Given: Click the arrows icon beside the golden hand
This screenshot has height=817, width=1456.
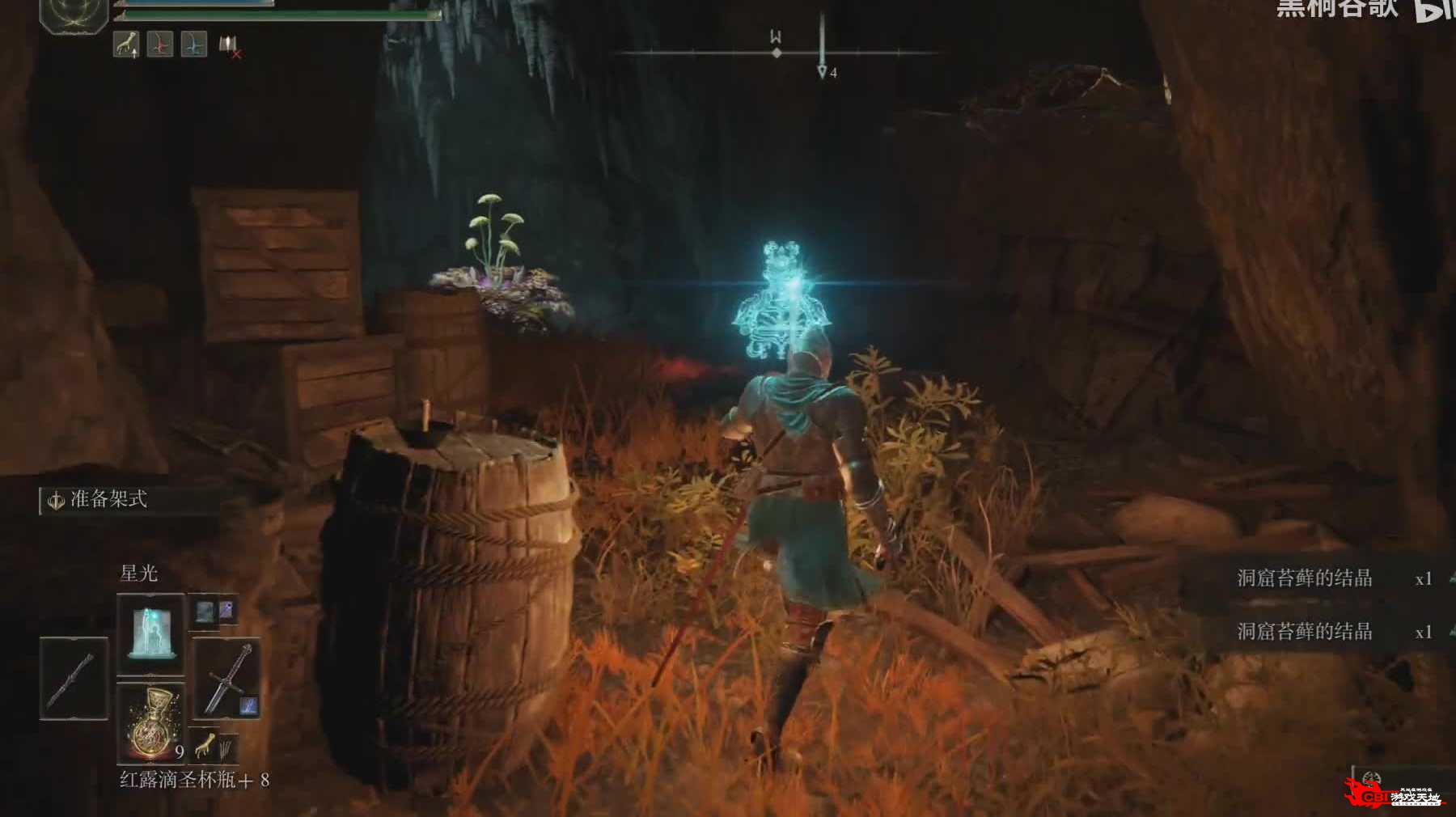Looking at the screenshot, I should [226, 747].
